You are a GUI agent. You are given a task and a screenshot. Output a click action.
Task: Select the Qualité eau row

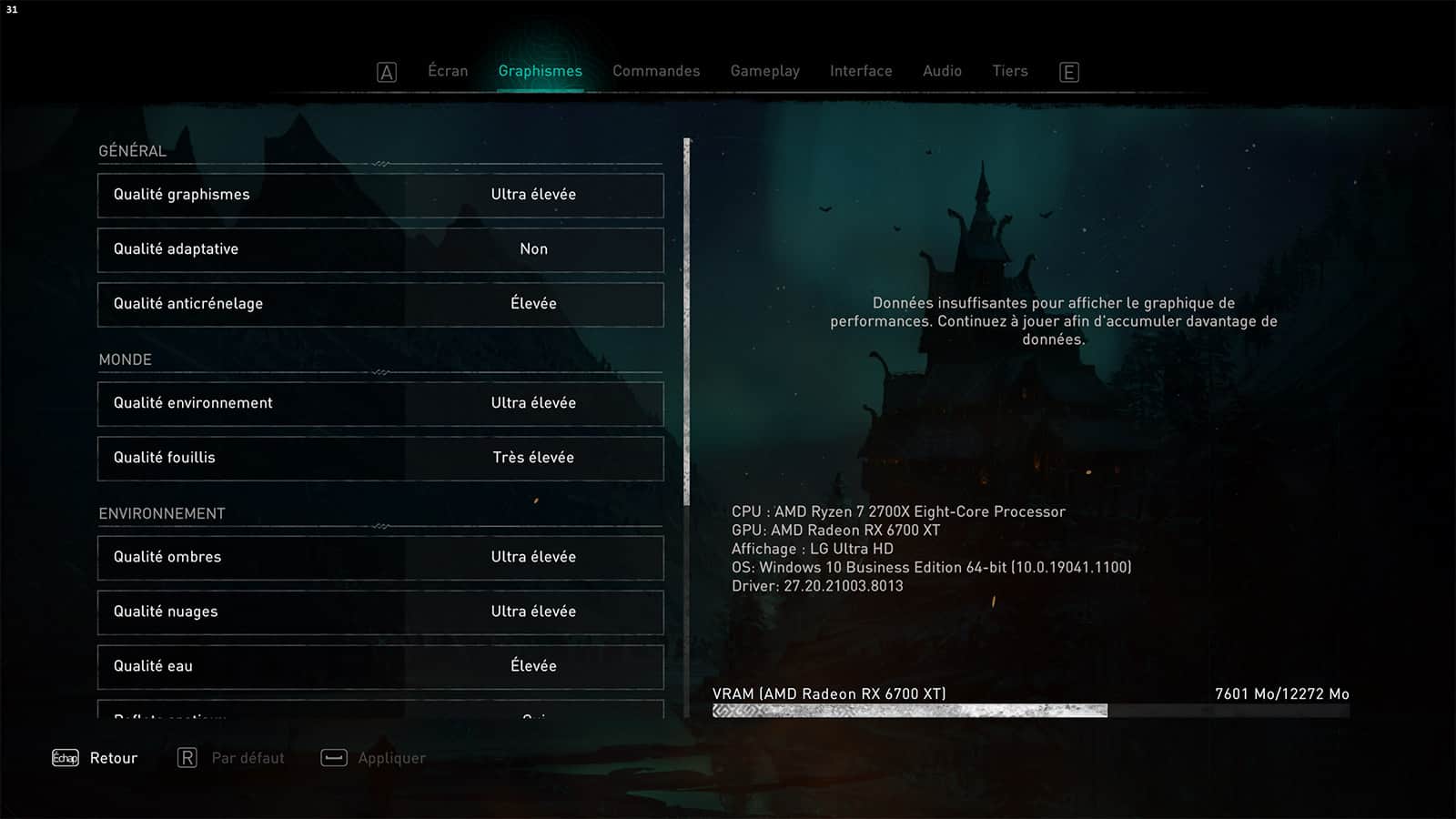pyautogui.click(x=380, y=666)
